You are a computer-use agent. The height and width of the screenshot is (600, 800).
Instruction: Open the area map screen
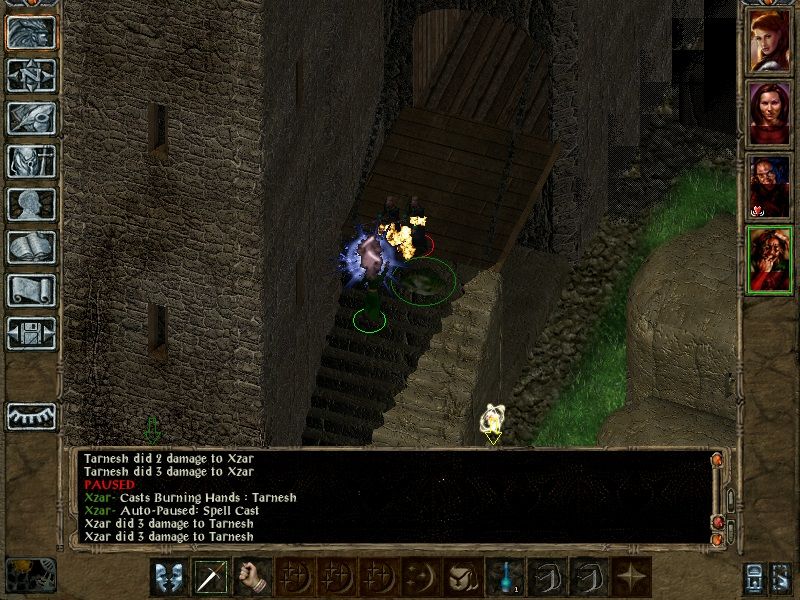coord(31,75)
